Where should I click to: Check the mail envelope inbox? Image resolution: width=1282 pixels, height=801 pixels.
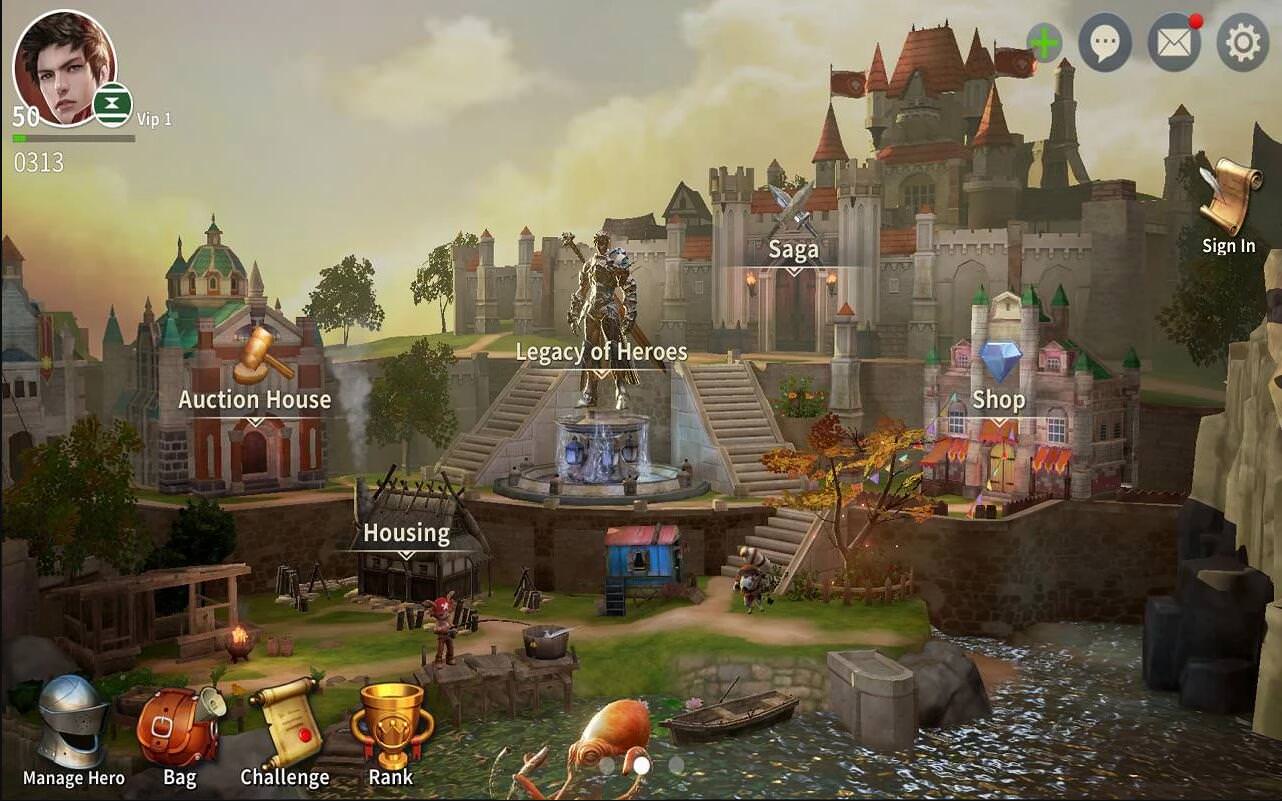point(1173,43)
